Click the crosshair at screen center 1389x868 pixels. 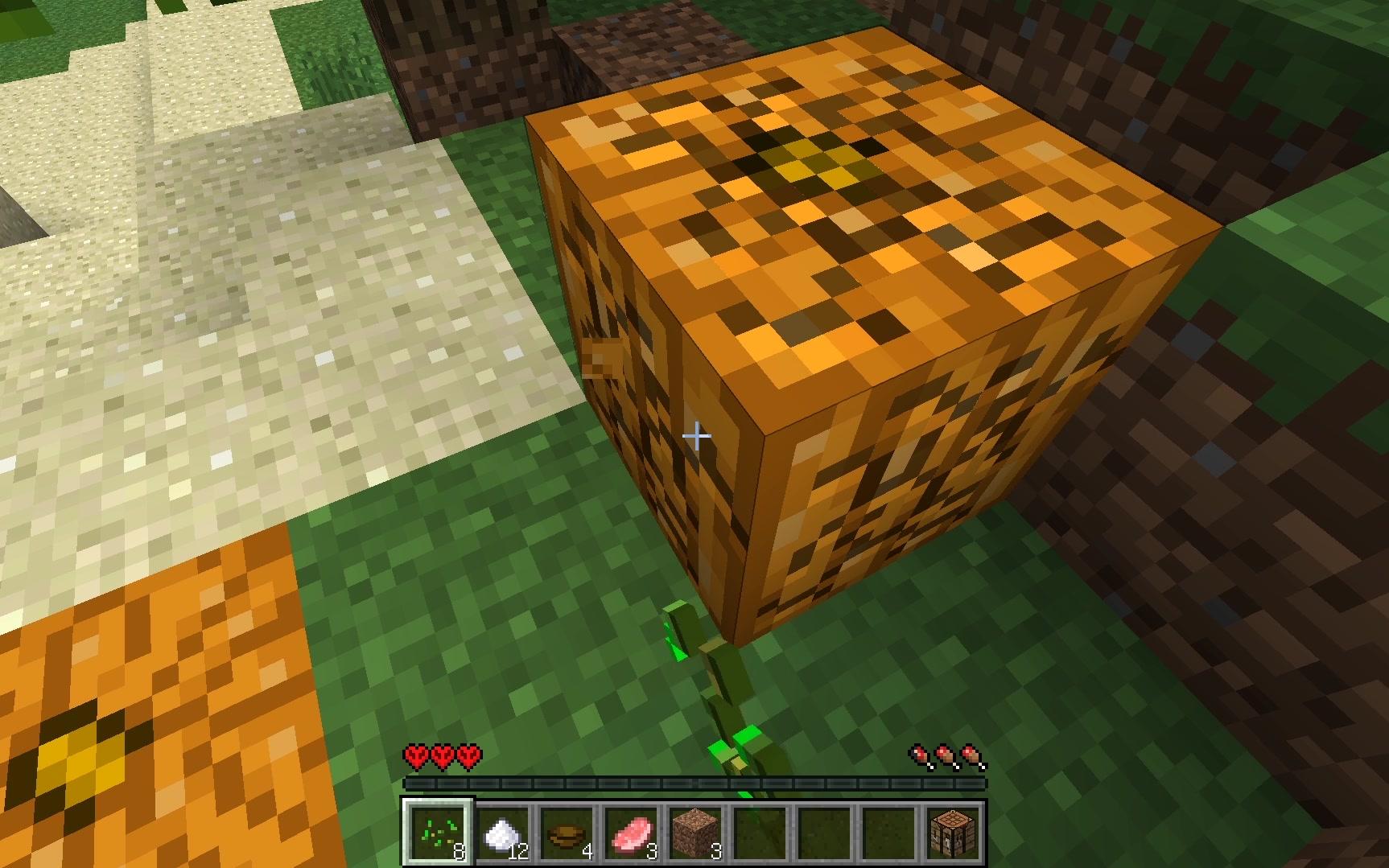697,434
